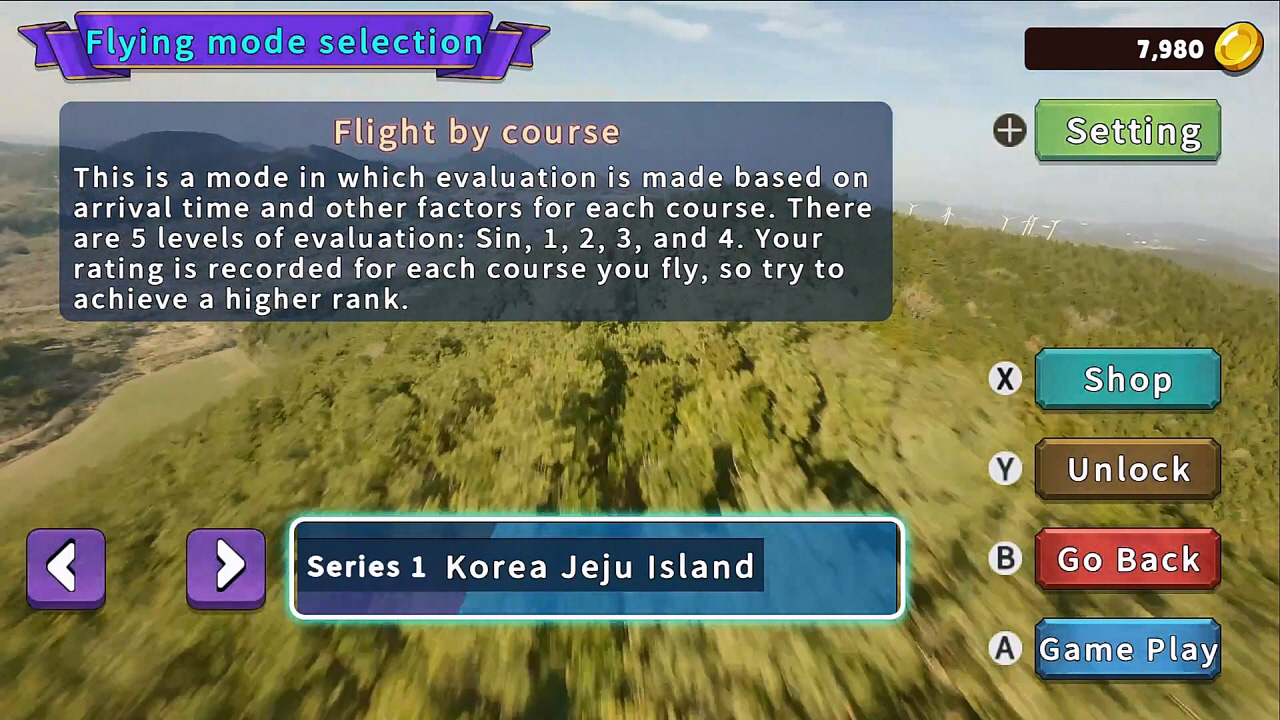Click Go Back to return
This screenshot has height=720, width=1280.
pos(1128,559)
